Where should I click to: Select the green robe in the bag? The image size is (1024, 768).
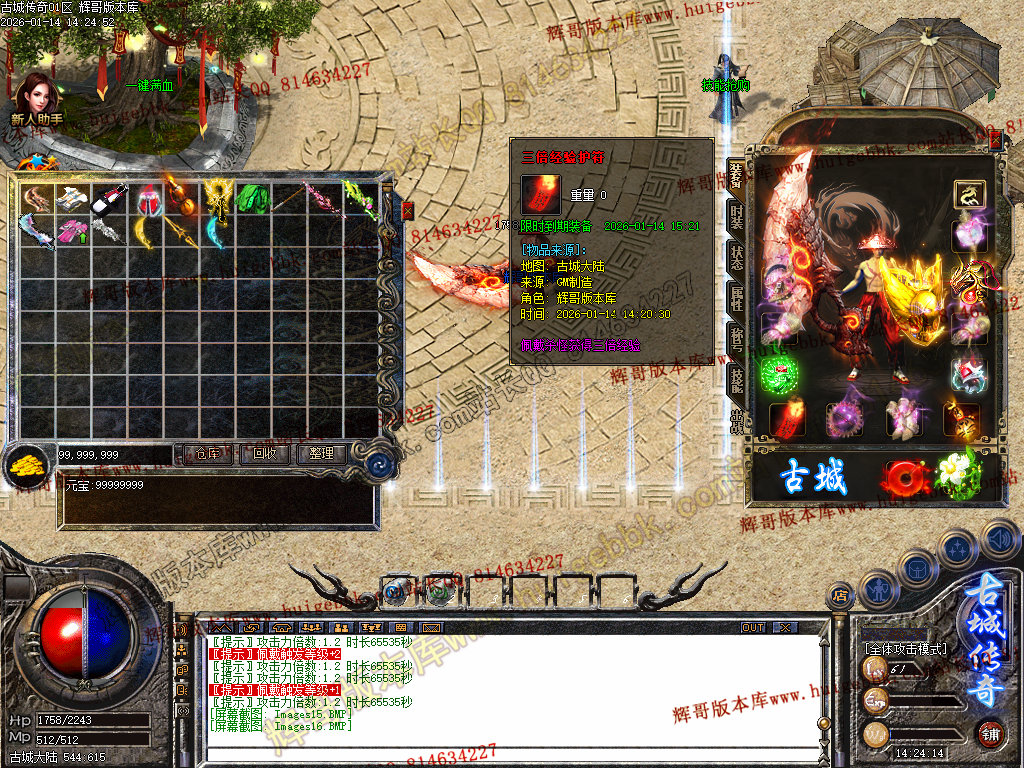[253, 198]
